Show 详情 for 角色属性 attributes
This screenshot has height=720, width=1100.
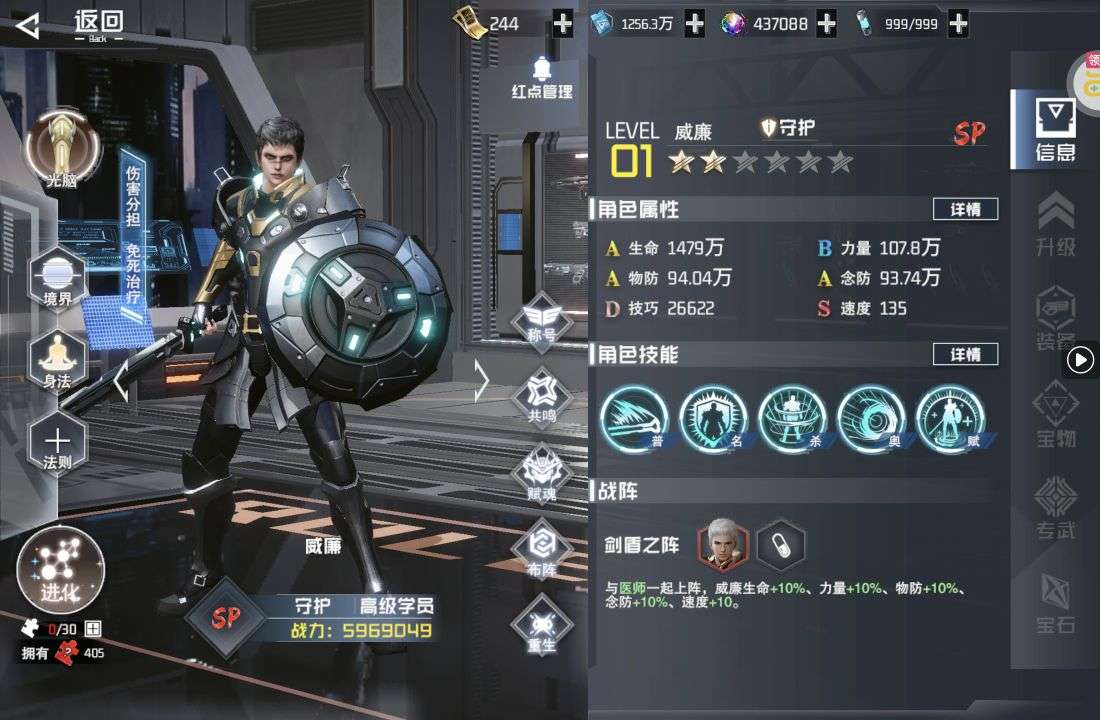pos(965,209)
